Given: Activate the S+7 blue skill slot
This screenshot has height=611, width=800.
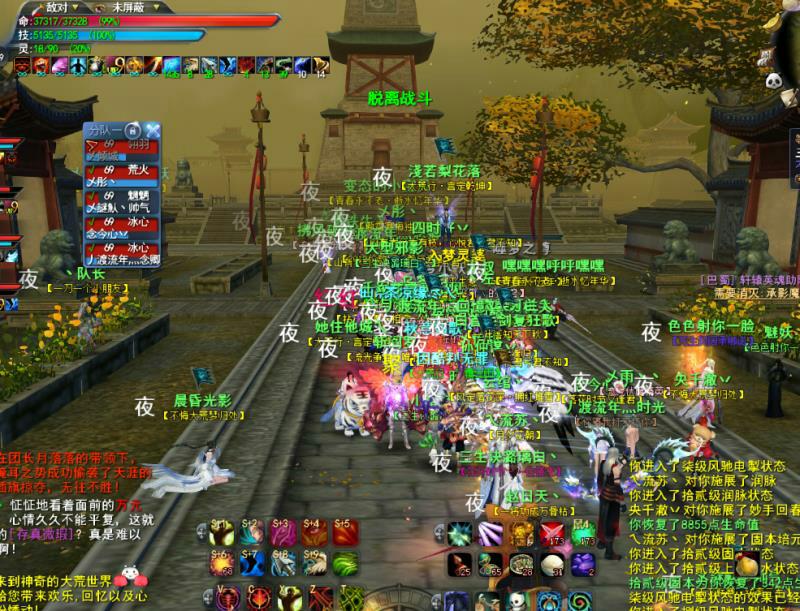Looking at the screenshot, I should coord(254,563).
